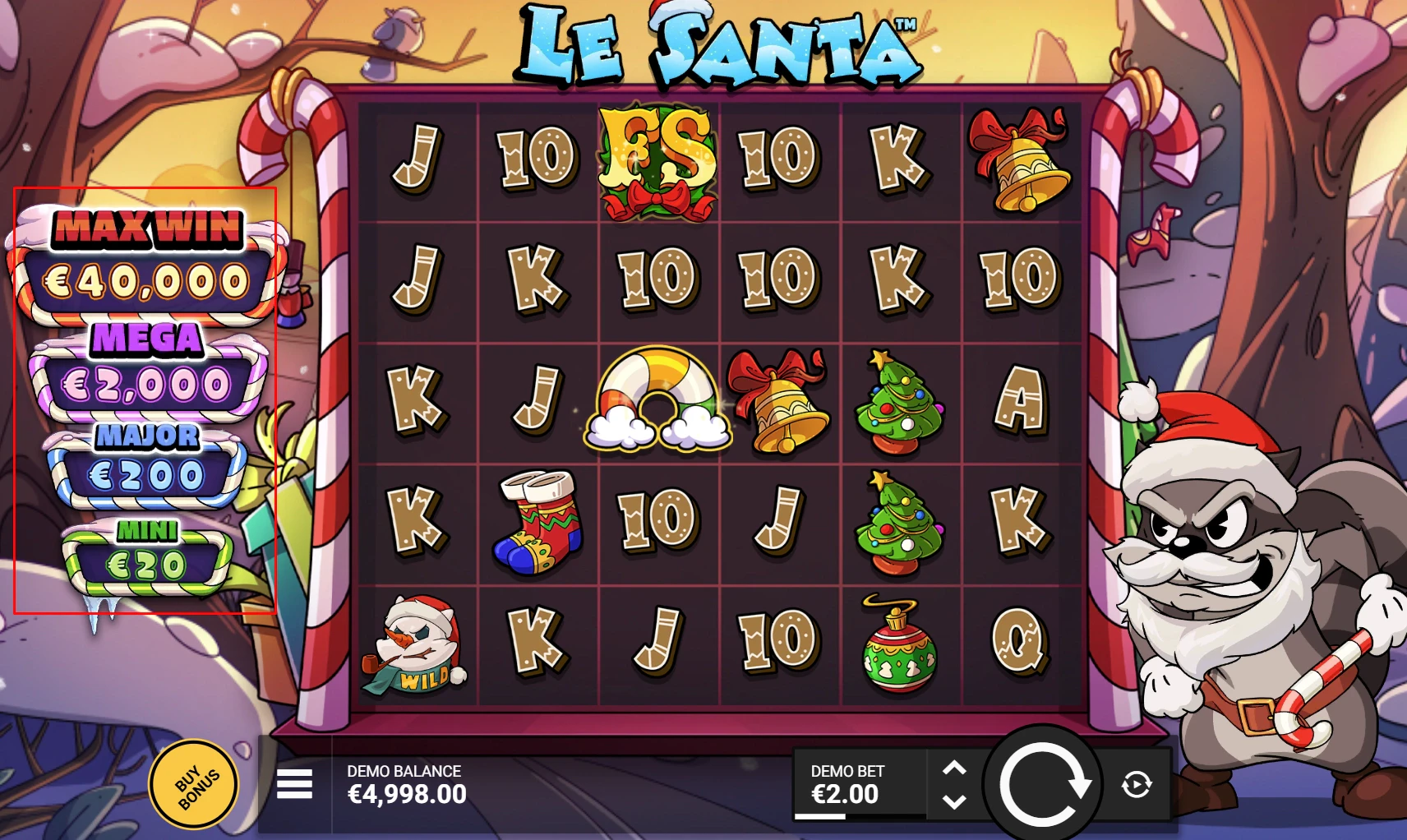Increase bet with the up chevron
1407x840 pixels.
click(954, 768)
